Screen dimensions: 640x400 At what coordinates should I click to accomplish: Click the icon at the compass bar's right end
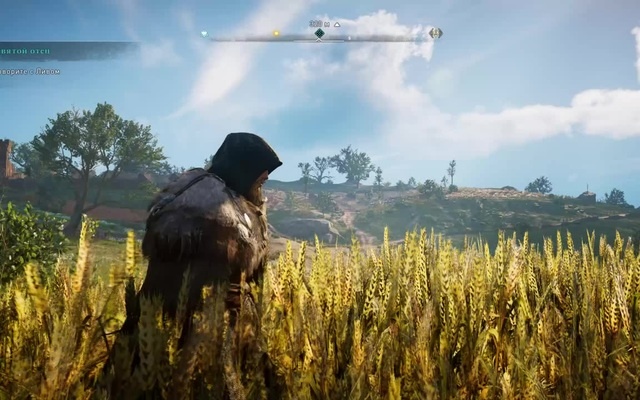pos(435,33)
